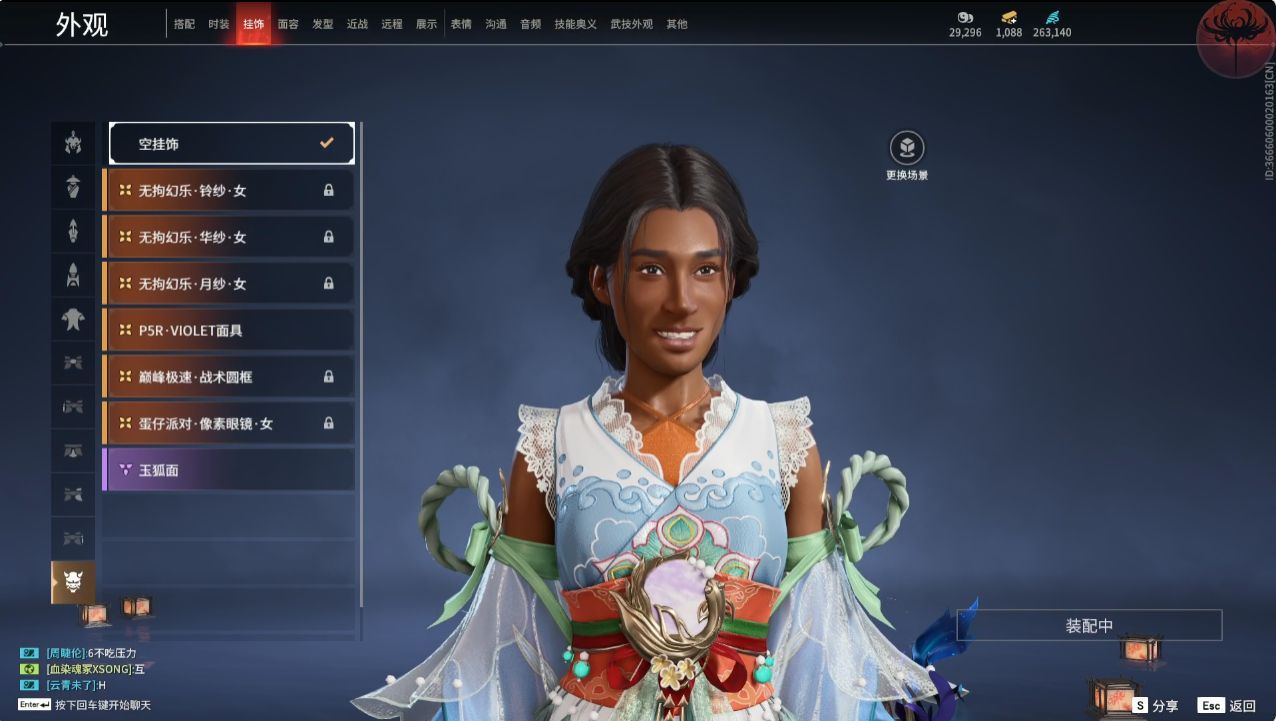The height and width of the screenshot is (721, 1276).
Task: Switch to the 远程 ranged tab
Action: (392, 24)
